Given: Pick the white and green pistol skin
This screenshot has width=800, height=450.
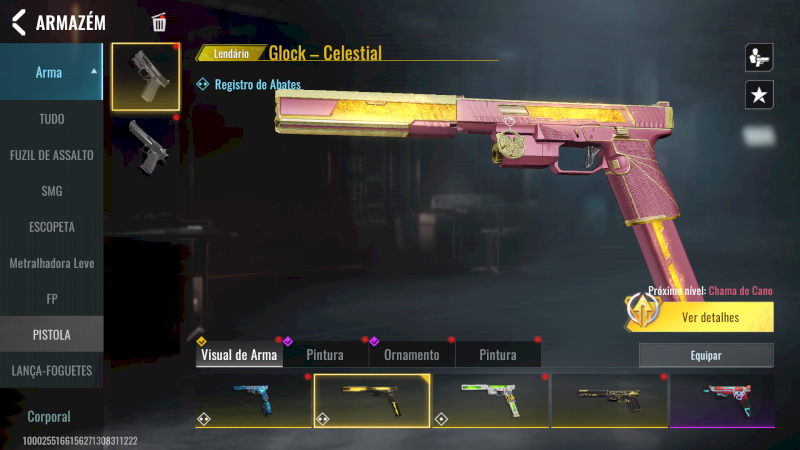Looking at the screenshot, I should pos(490,401).
